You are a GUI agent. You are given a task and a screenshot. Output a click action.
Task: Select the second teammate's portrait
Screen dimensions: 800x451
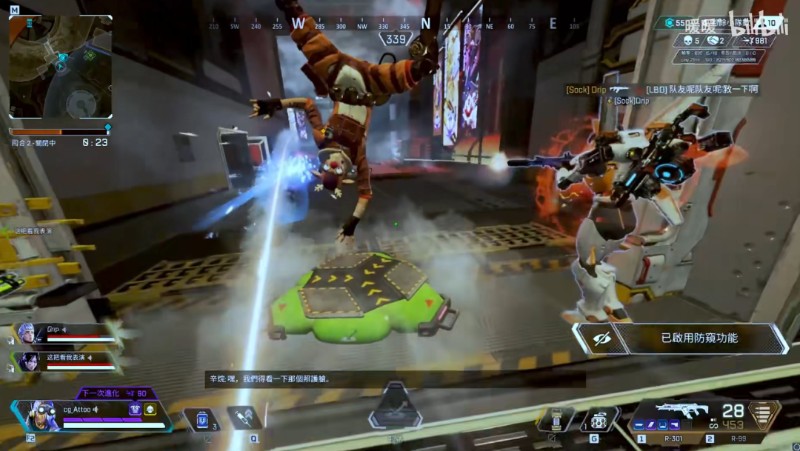click(x=26, y=361)
